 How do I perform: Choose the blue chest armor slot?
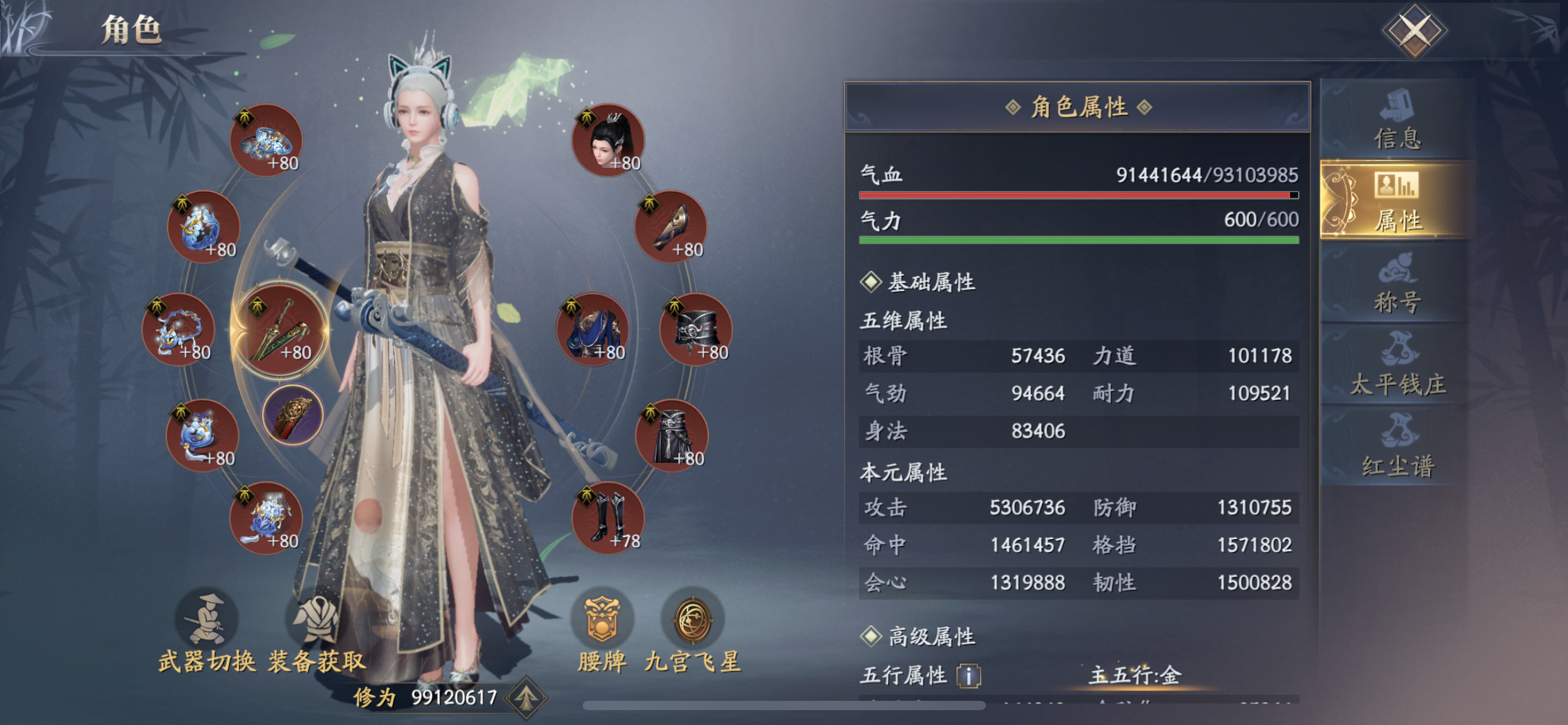[x=593, y=328]
